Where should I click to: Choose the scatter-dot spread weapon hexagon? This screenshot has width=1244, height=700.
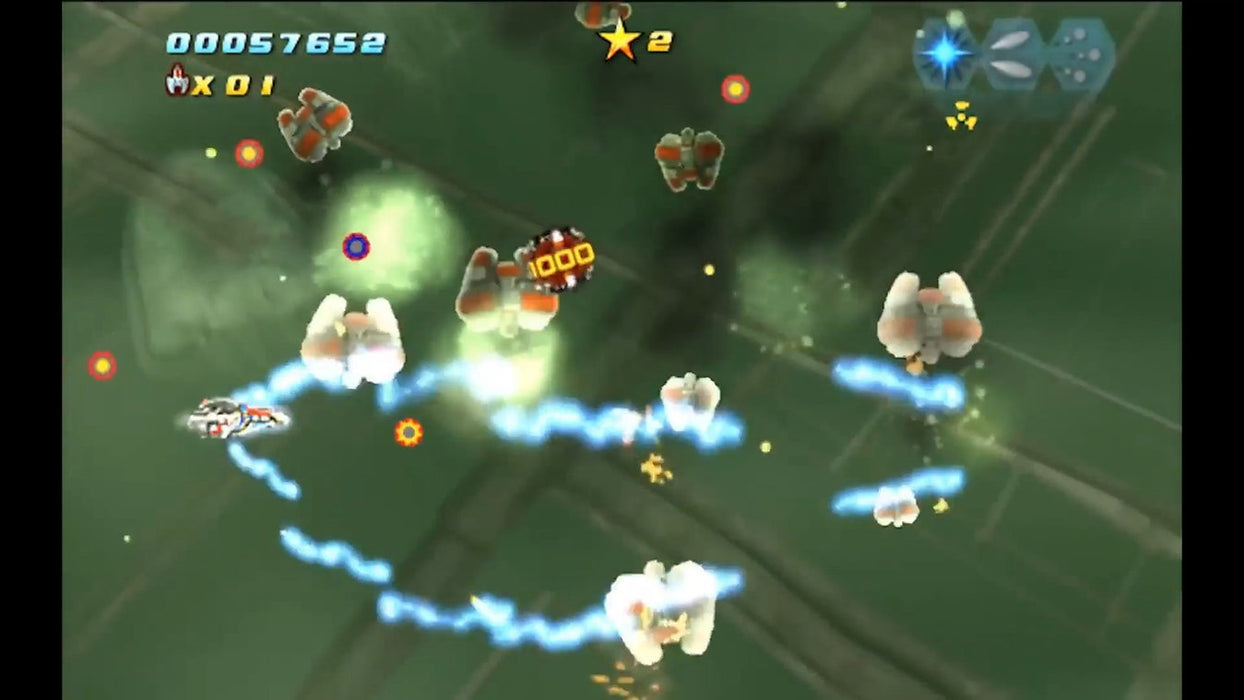[x=1081, y=55]
